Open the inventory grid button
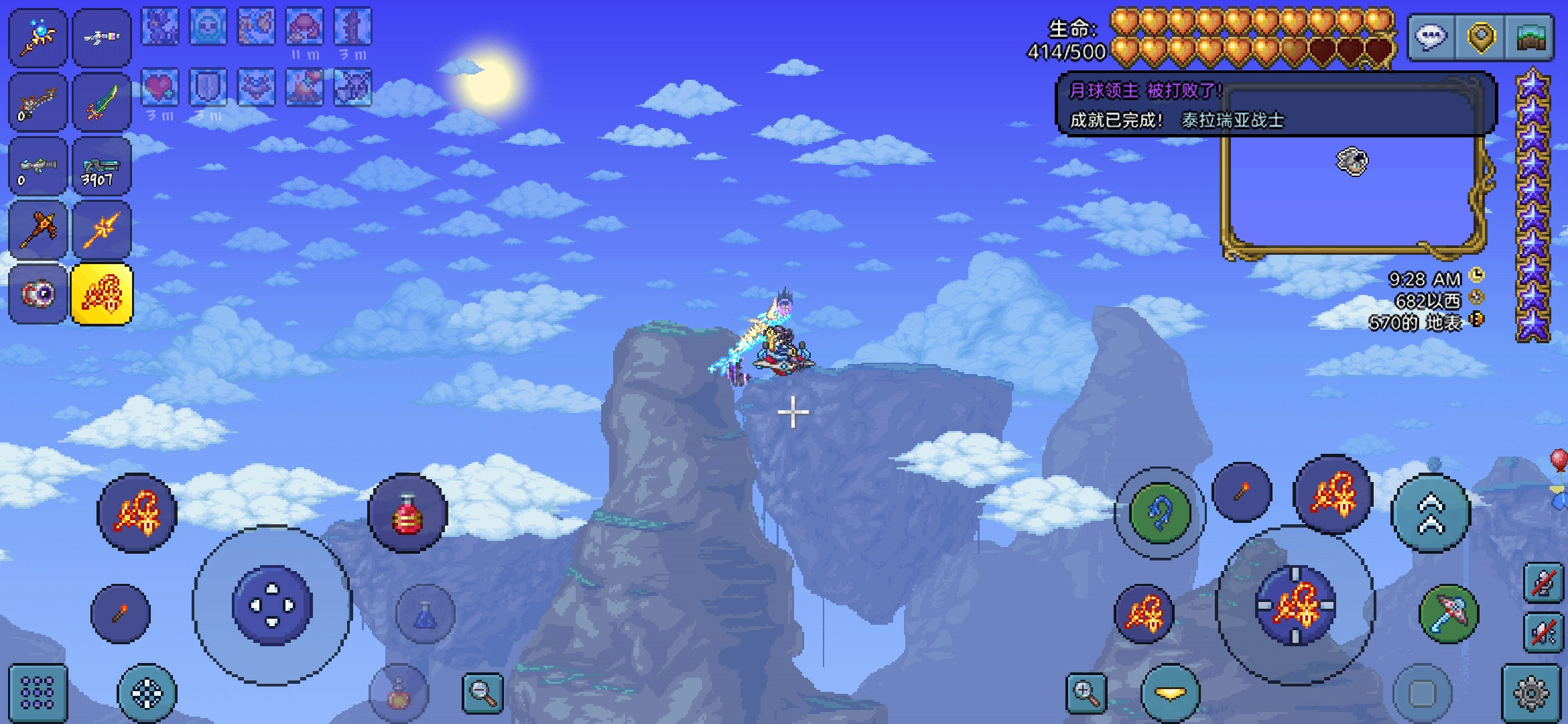Screen dimensions: 1568x724 pos(38,693)
